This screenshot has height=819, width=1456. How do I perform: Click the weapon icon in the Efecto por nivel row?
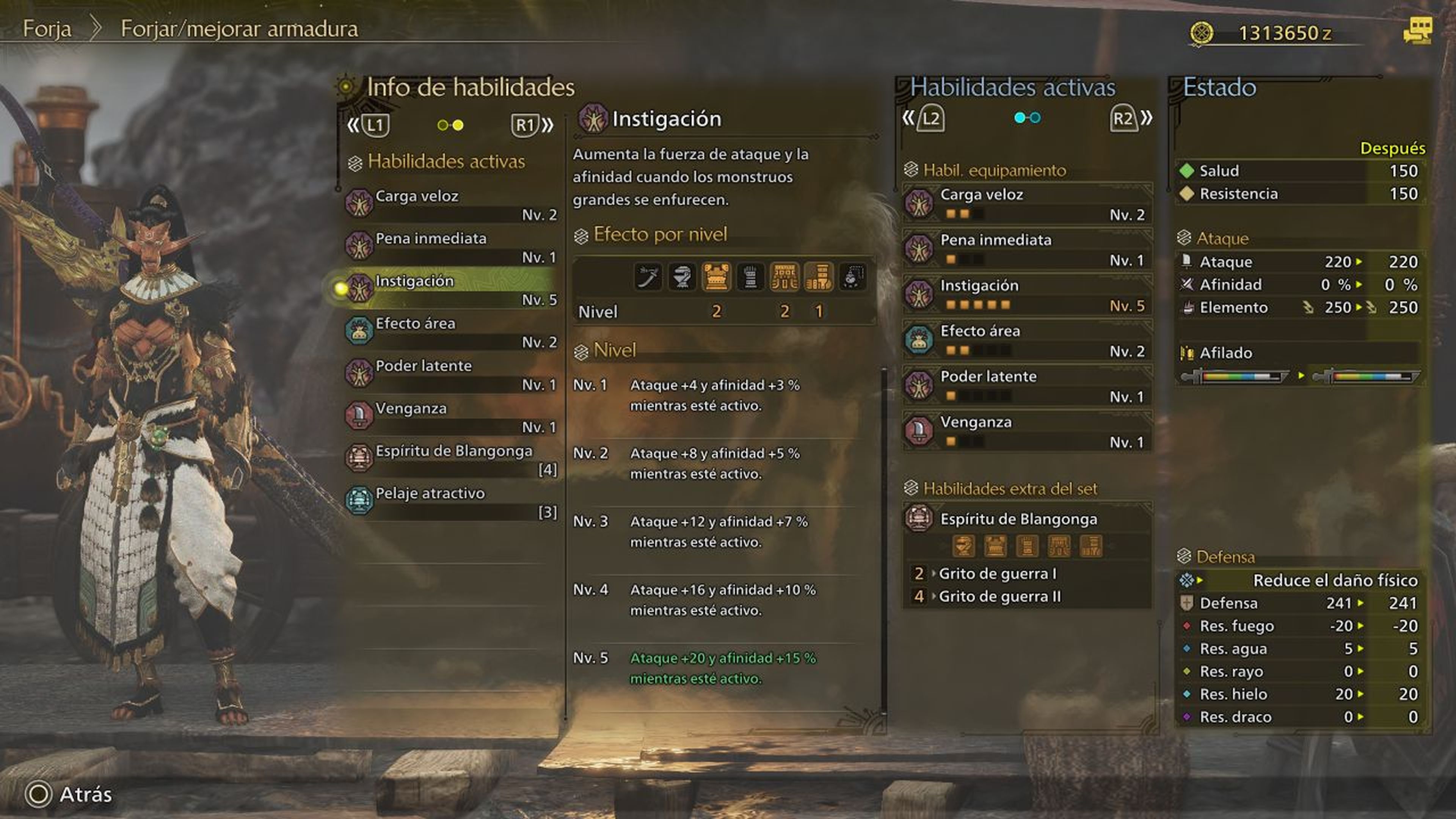click(649, 276)
